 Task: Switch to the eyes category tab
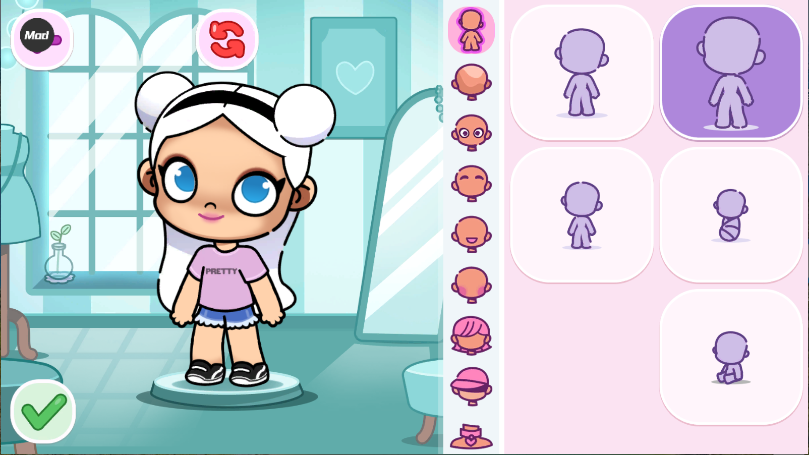coord(471,131)
